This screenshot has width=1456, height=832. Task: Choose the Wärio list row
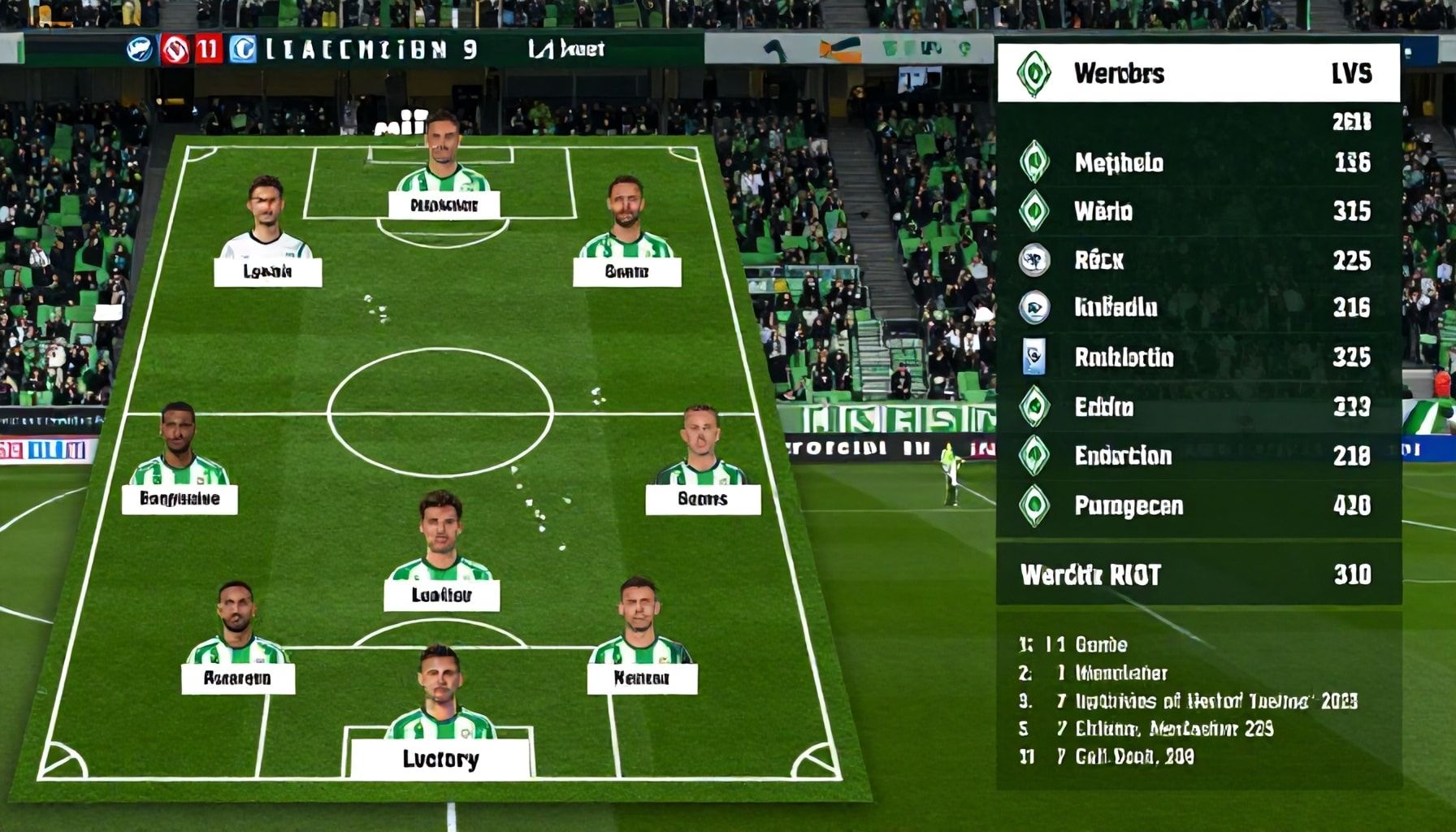click(x=1198, y=211)
